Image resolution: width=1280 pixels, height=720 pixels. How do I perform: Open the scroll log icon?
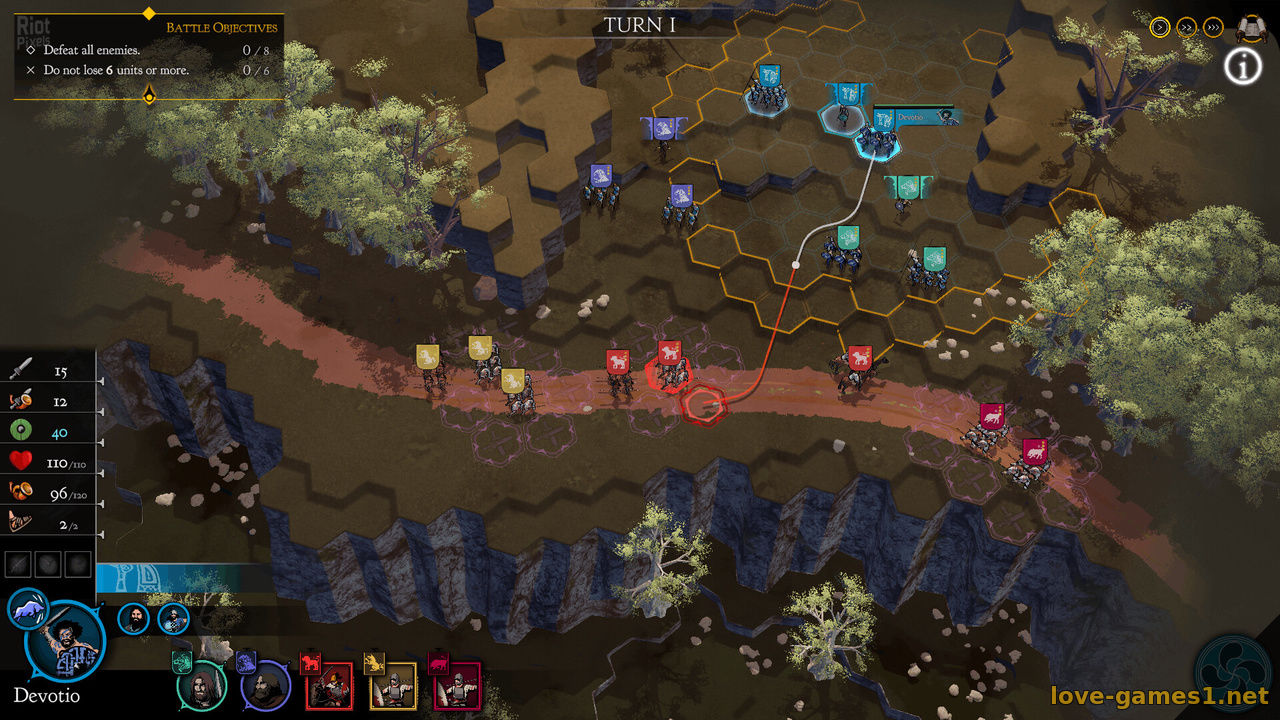1249,27
